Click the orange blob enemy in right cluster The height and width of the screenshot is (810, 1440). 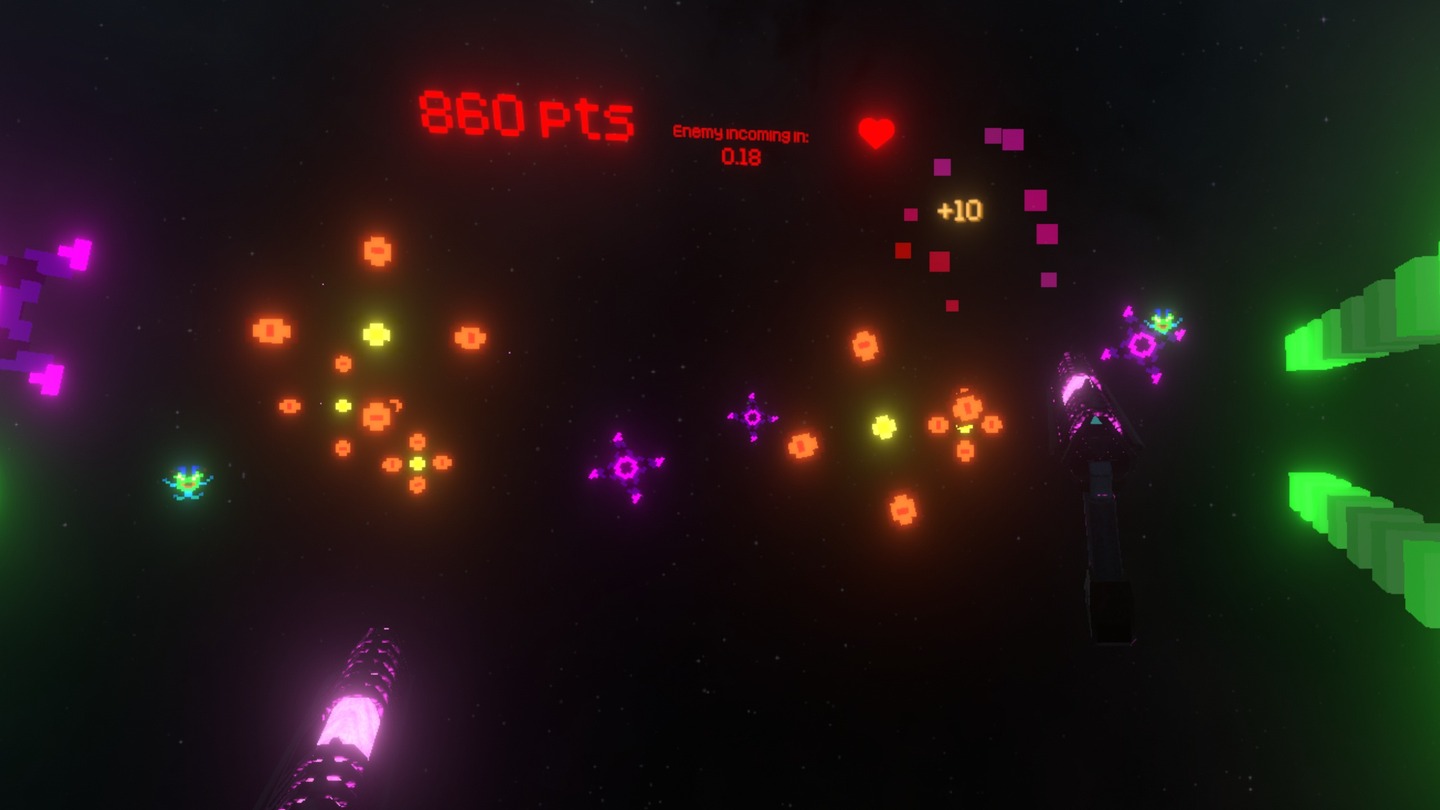pyautogui.click(x=966, y=407)
